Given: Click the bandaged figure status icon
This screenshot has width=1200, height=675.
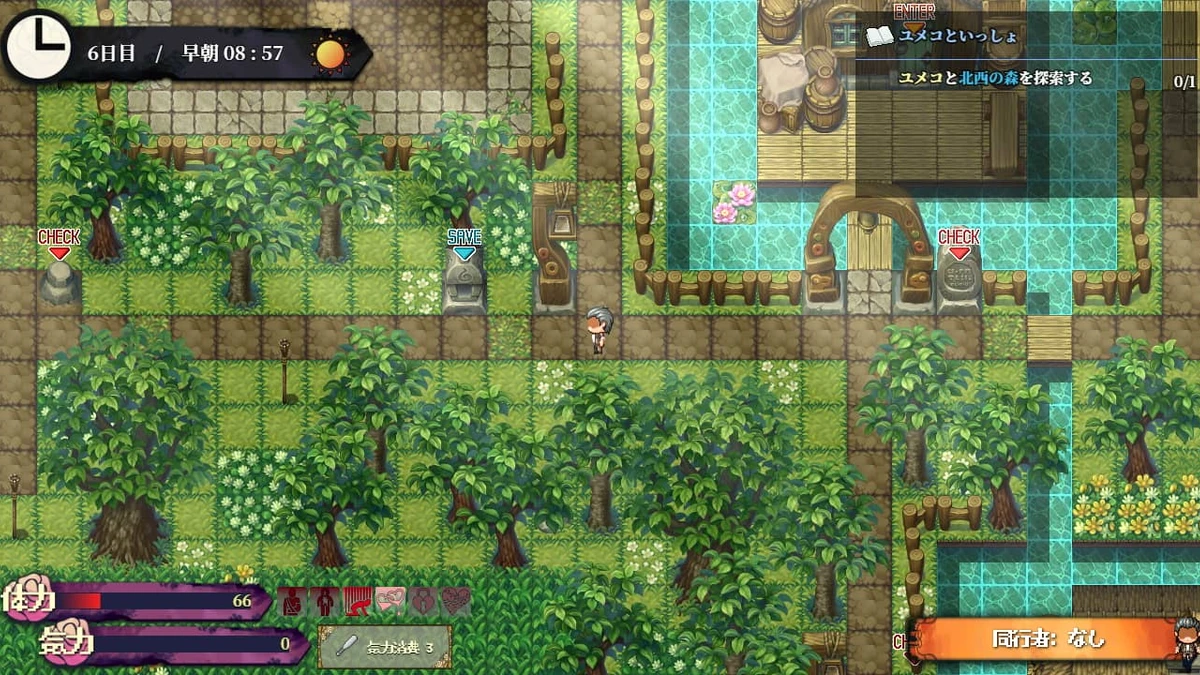Looking at the screenshot, I should coord(292,602).
